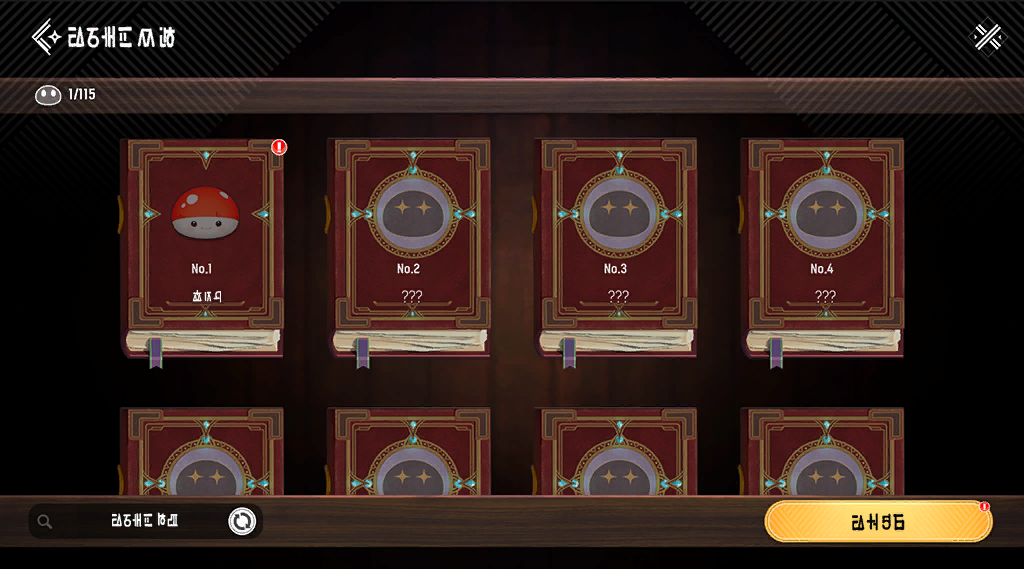Click the large yellow button

click(x=878, y=522)
